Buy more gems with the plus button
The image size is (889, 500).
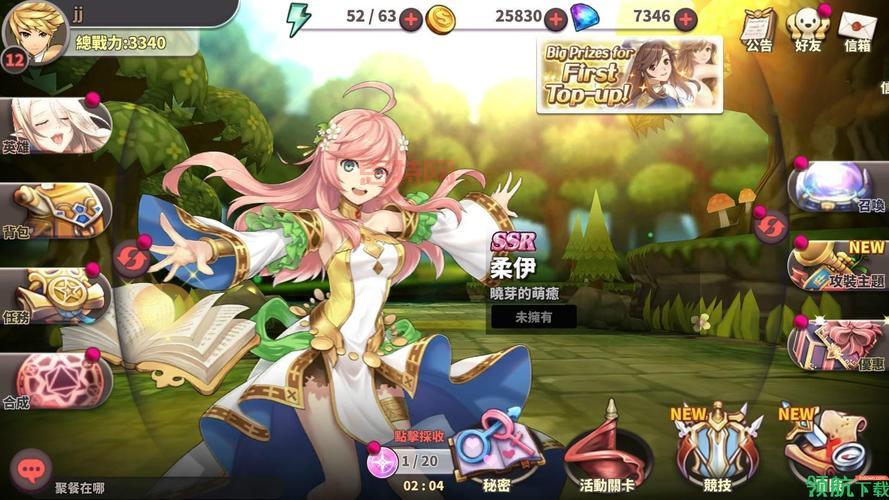point(685,18)
